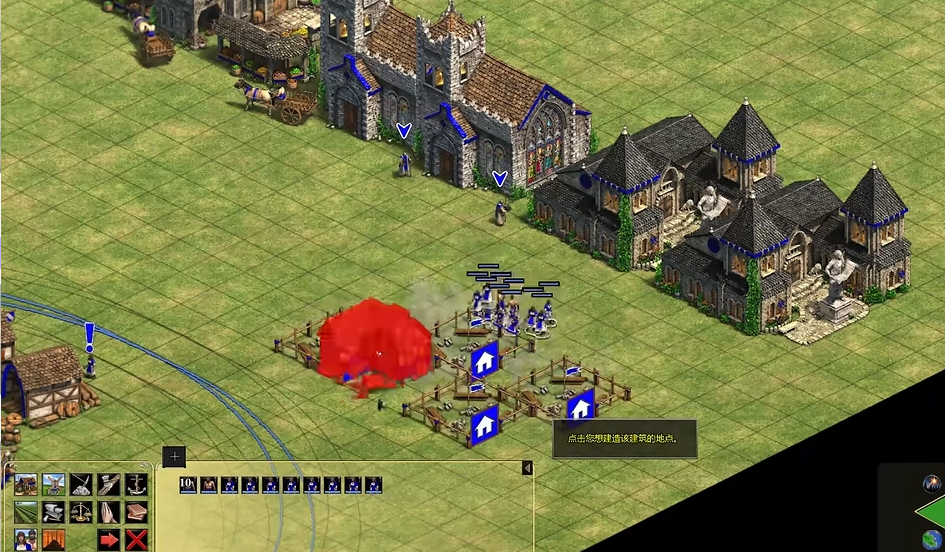Pick the Market scales icon
Image resolution: width=945 pixels, height=552 pixels.
tap(81, 512)
